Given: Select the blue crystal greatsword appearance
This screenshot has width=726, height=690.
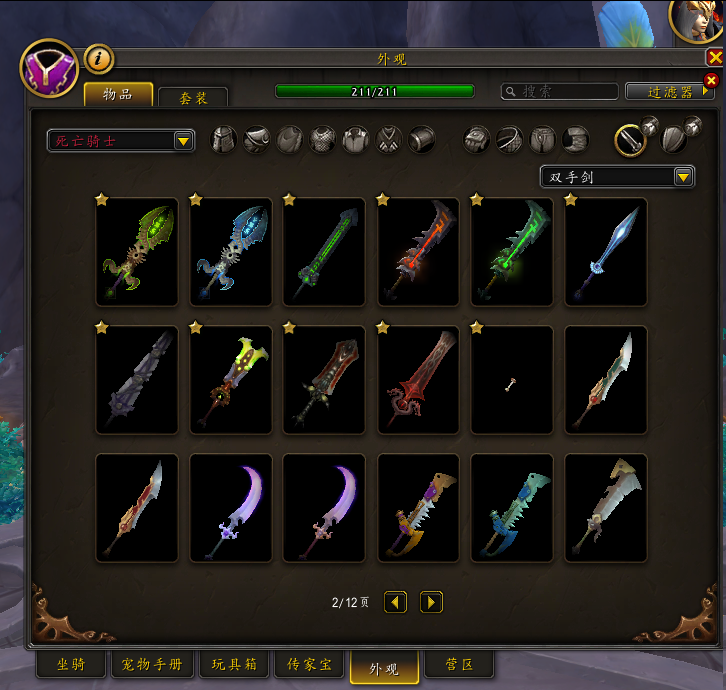Looking at the screenshot, I should point(606,251).
